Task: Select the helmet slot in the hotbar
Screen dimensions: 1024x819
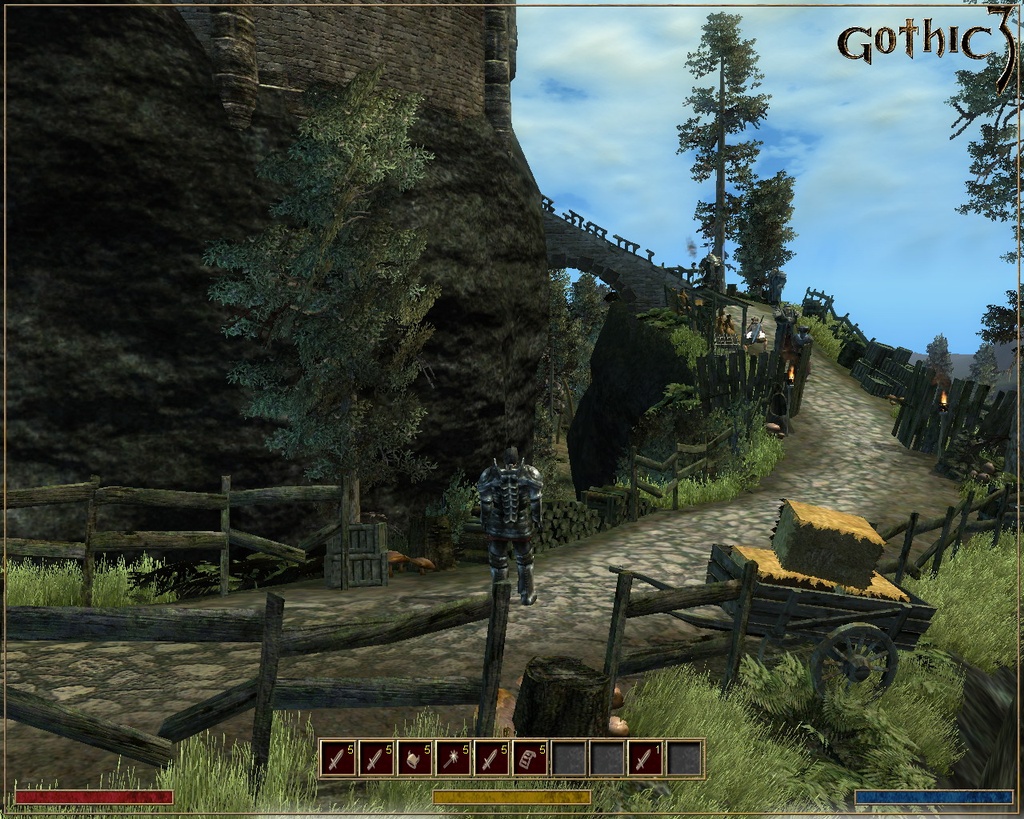Action: (x=415, y=759)
